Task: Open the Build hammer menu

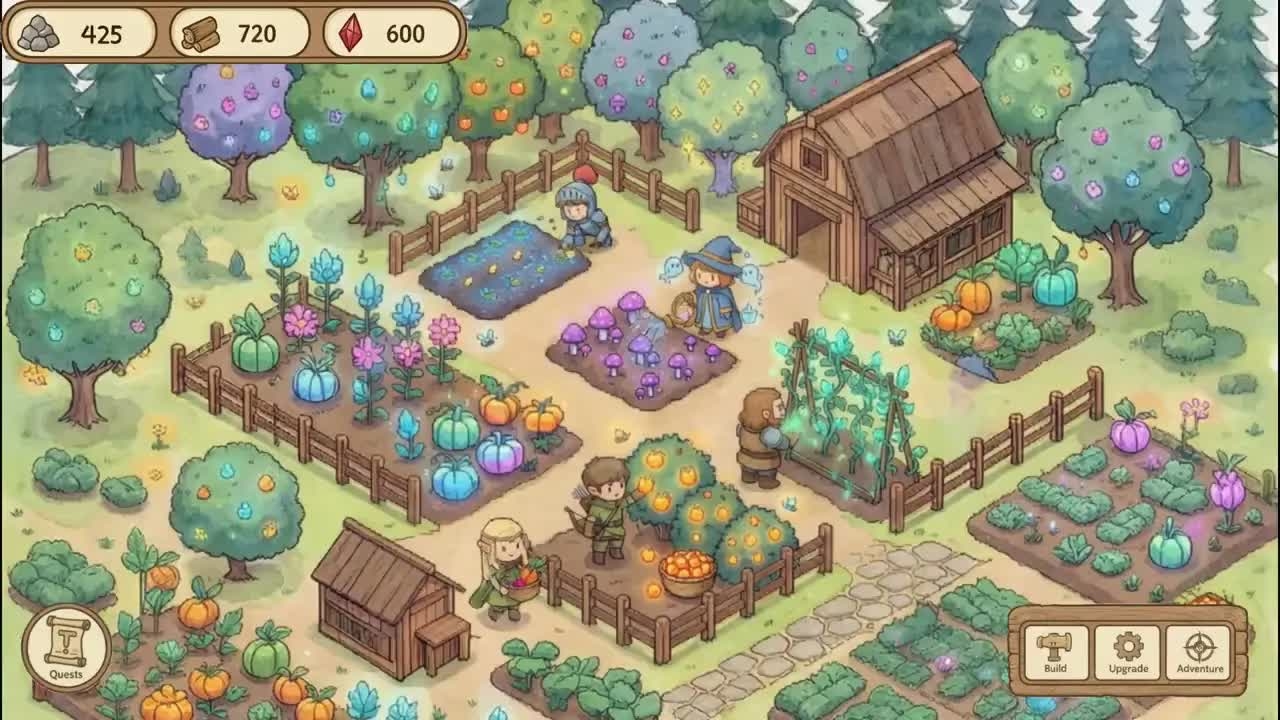Action: pyautogui.click(x=1055, y=652)
